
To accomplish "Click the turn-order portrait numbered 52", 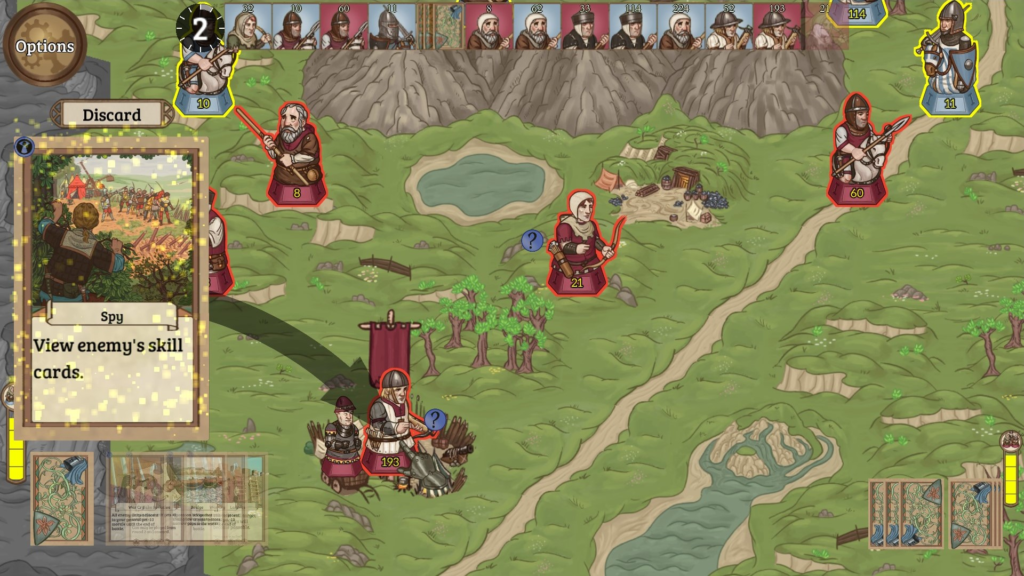I will point(728,26).
